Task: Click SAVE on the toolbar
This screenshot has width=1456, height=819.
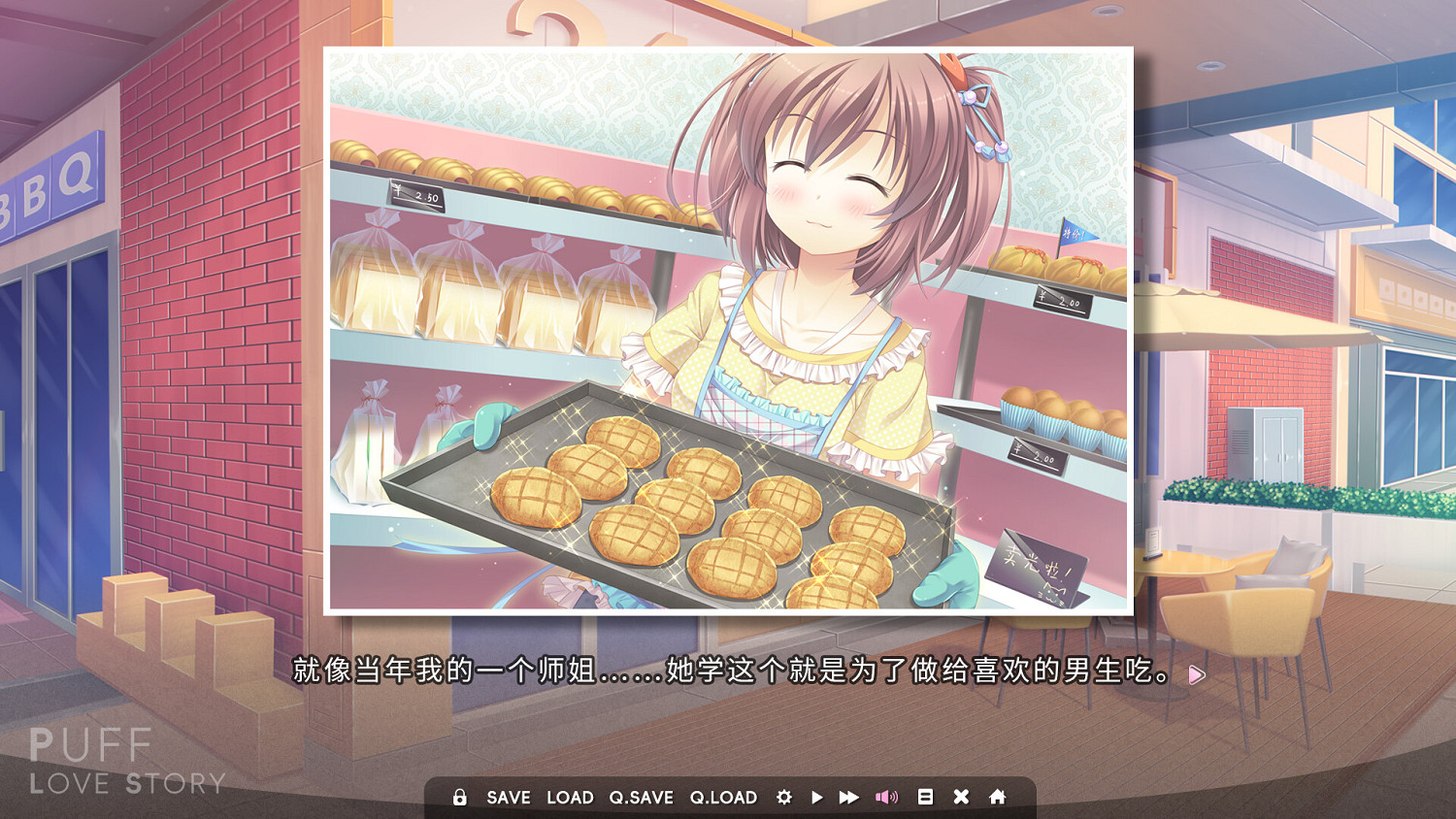Action: pyautogui.click(x=507, y=797)
